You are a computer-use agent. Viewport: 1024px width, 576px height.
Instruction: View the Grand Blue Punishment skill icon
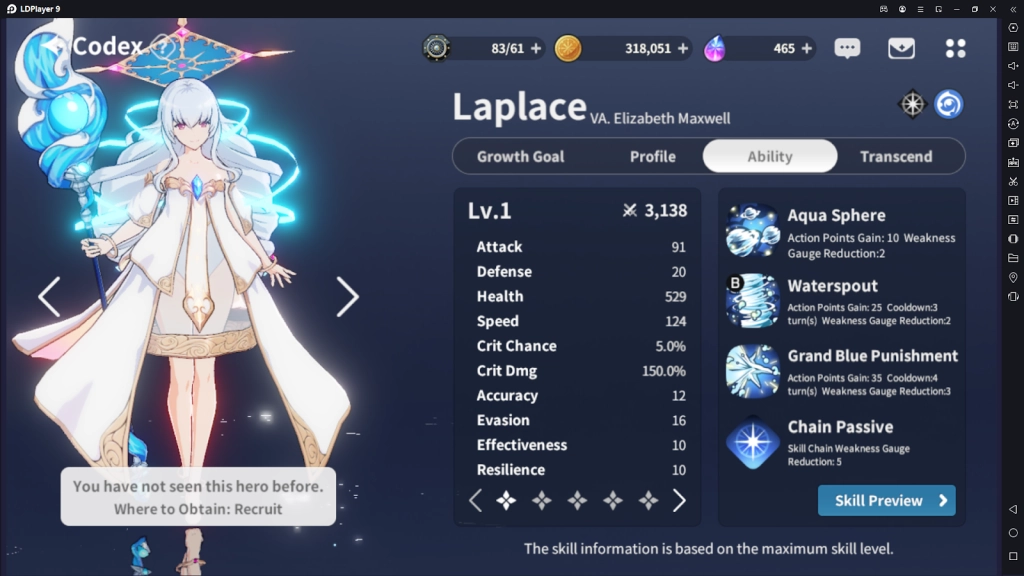[x=752, y=371]
